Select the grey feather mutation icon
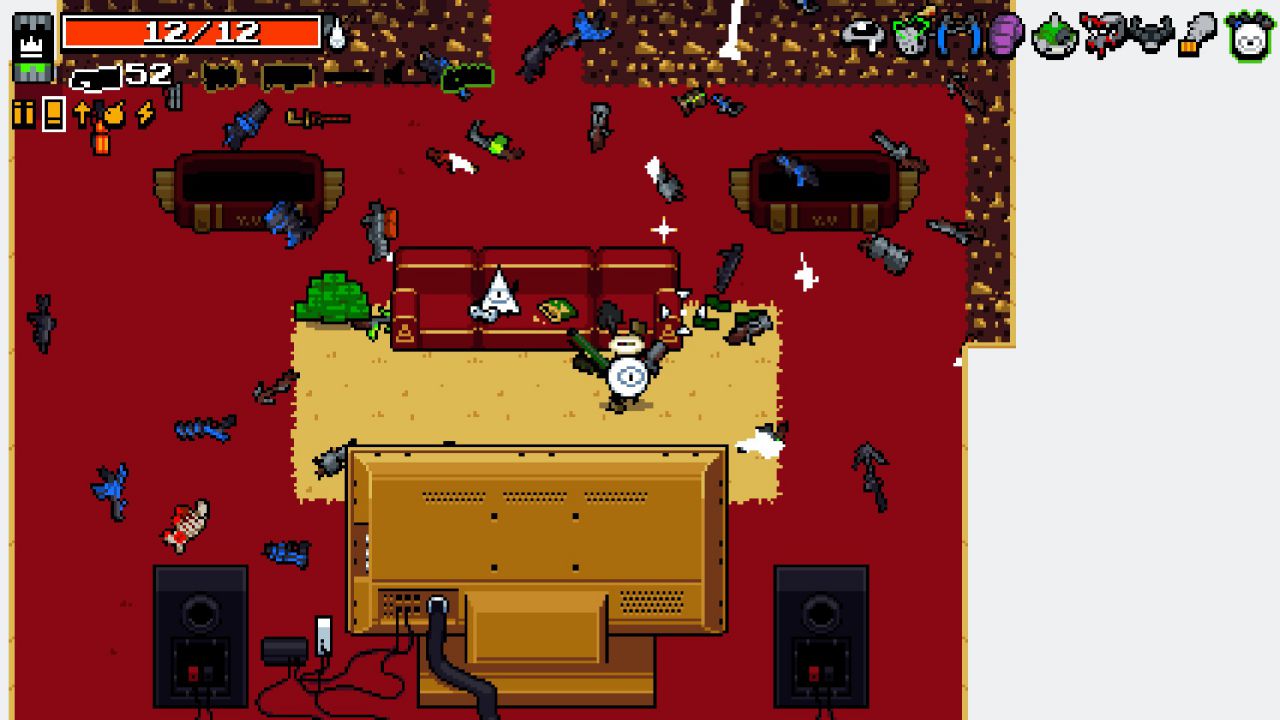The height and width of the screenshot is (720, 1280). pos(1197,36)
